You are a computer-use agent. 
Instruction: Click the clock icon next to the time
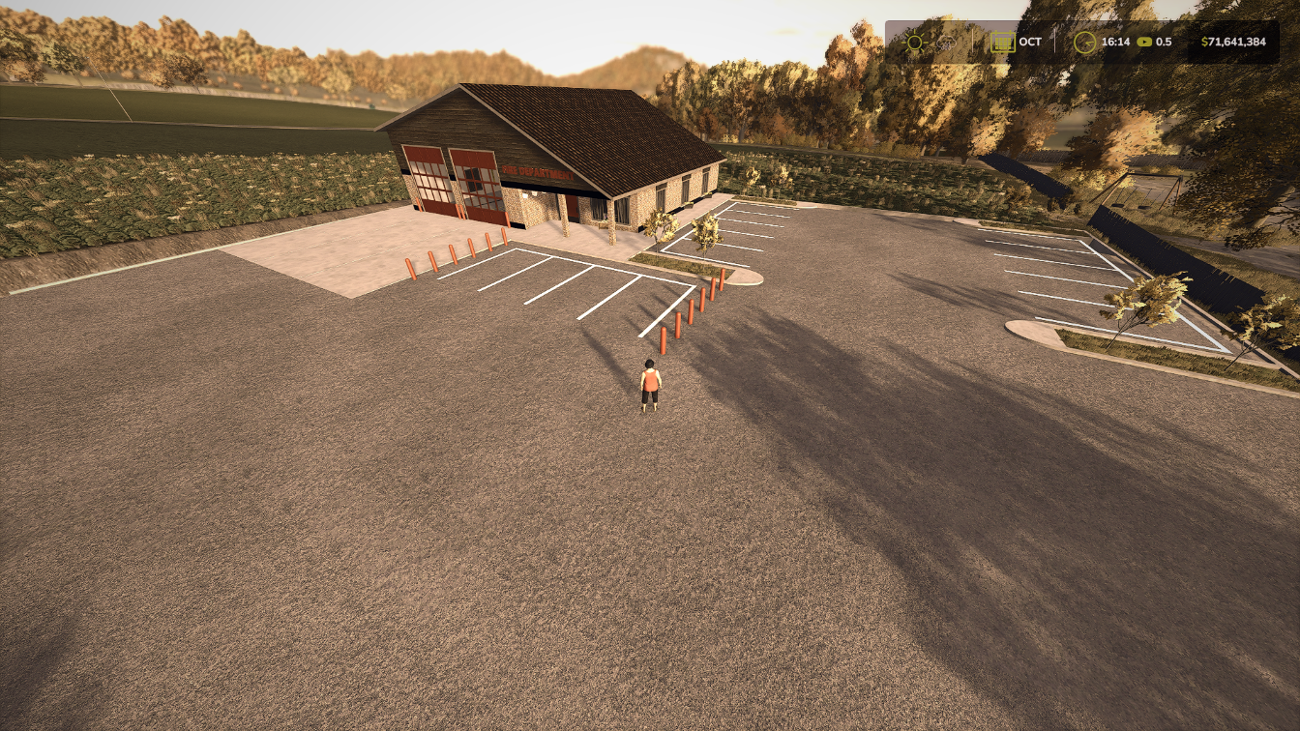click(x=1085, y=42)
